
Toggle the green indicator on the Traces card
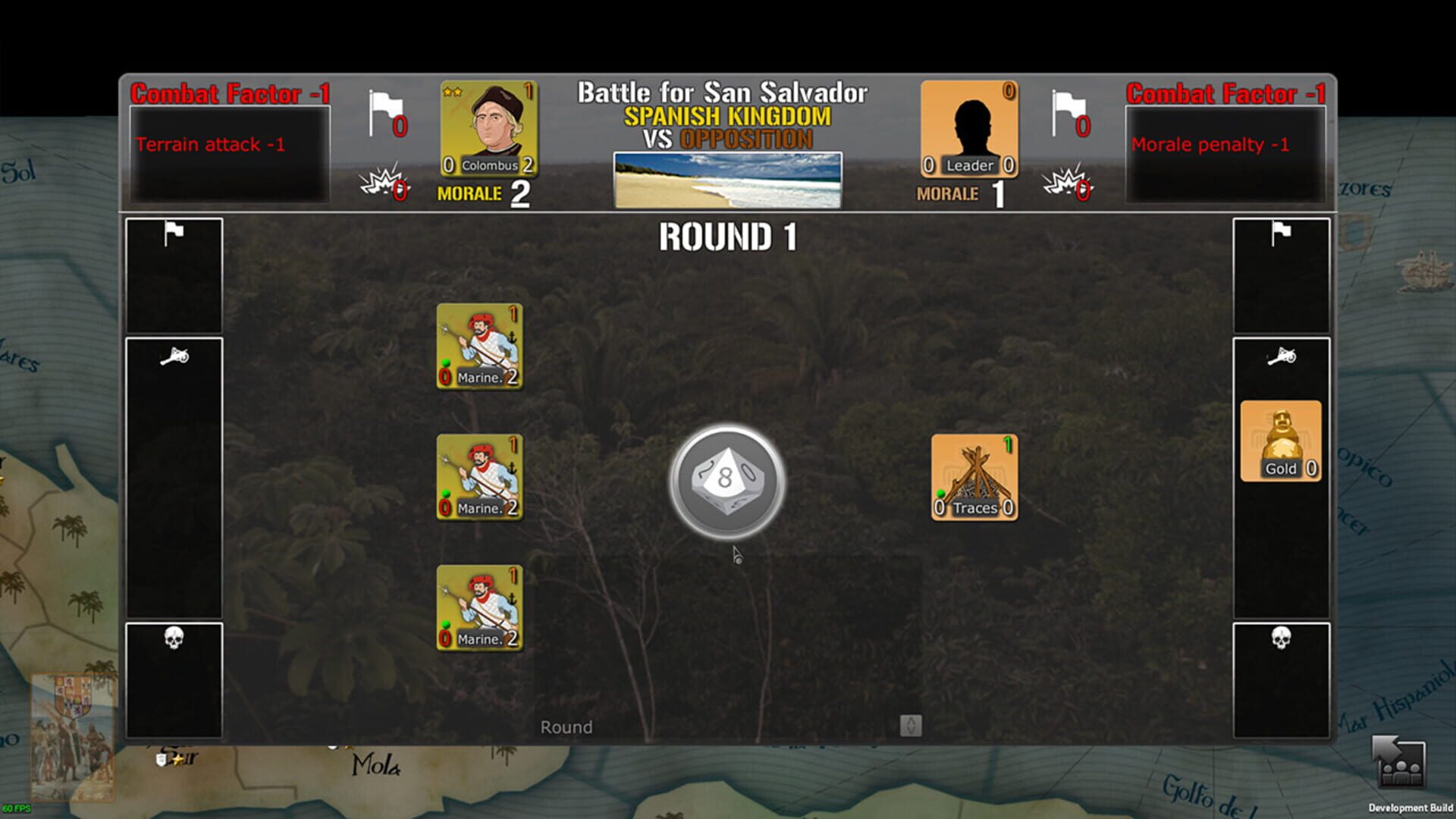point(940,493)
